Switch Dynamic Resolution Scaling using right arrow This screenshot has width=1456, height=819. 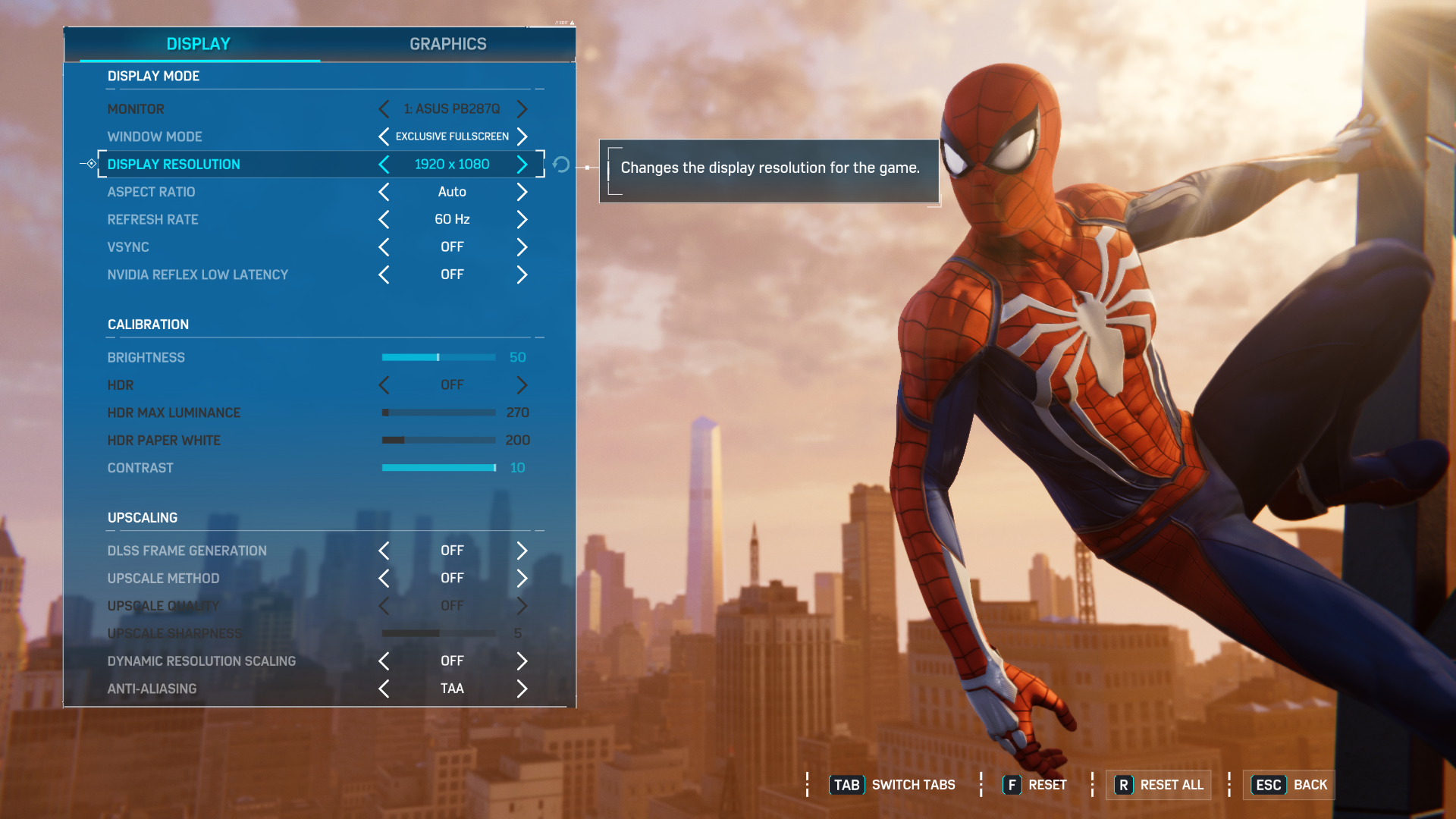click(522, 661)
